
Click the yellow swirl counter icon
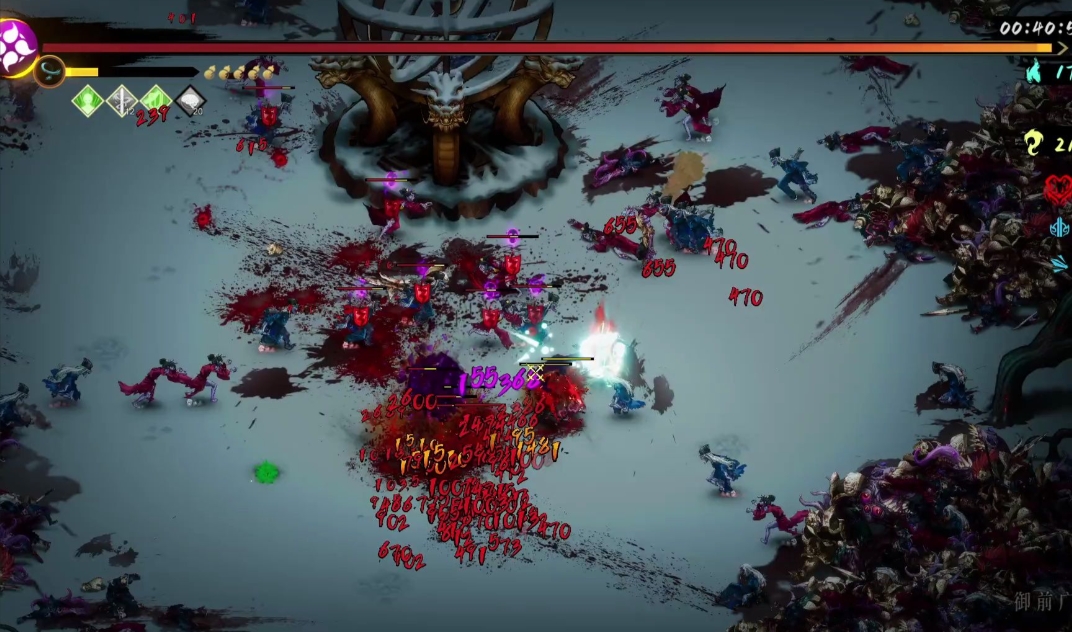coord(1034,143)
